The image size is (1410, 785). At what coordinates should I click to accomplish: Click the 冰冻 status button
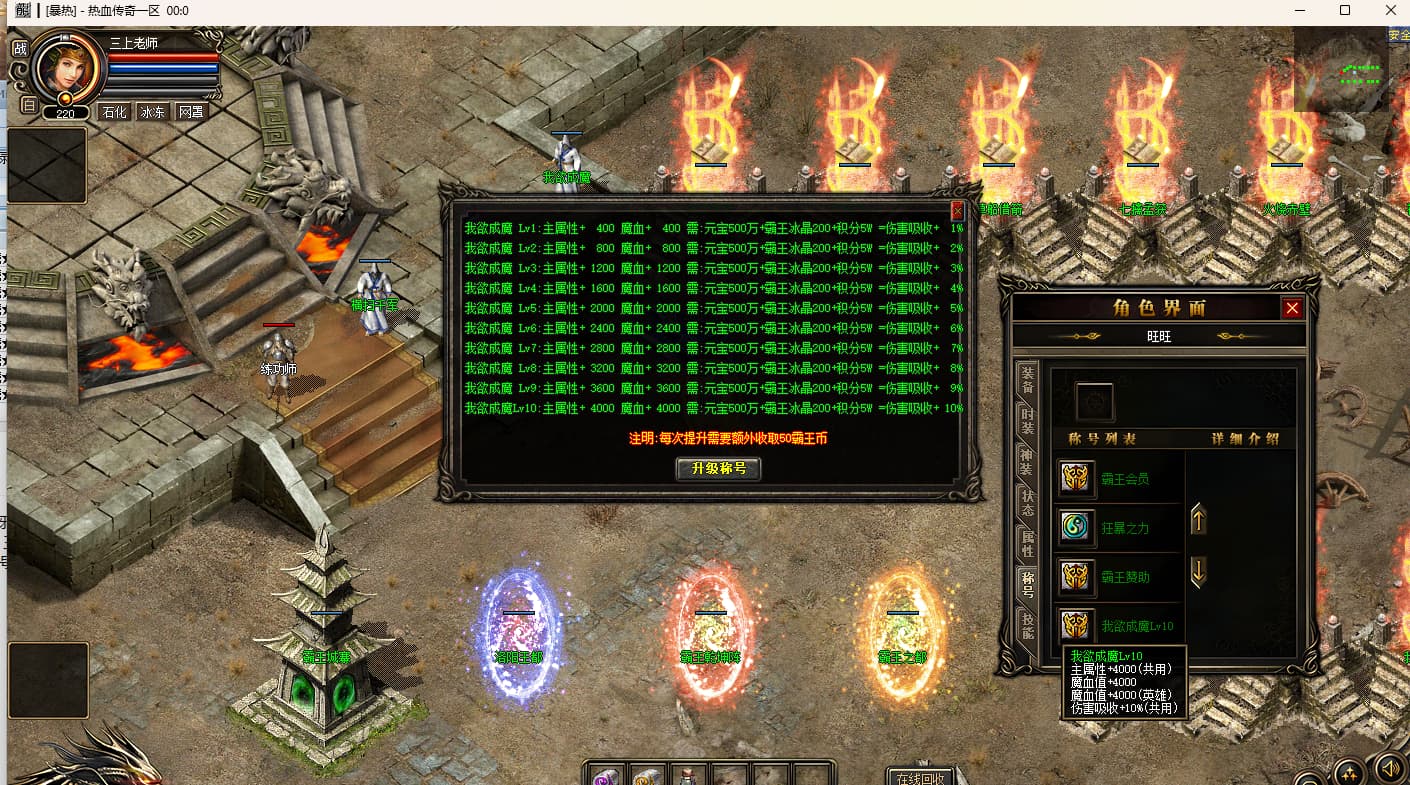152,112
